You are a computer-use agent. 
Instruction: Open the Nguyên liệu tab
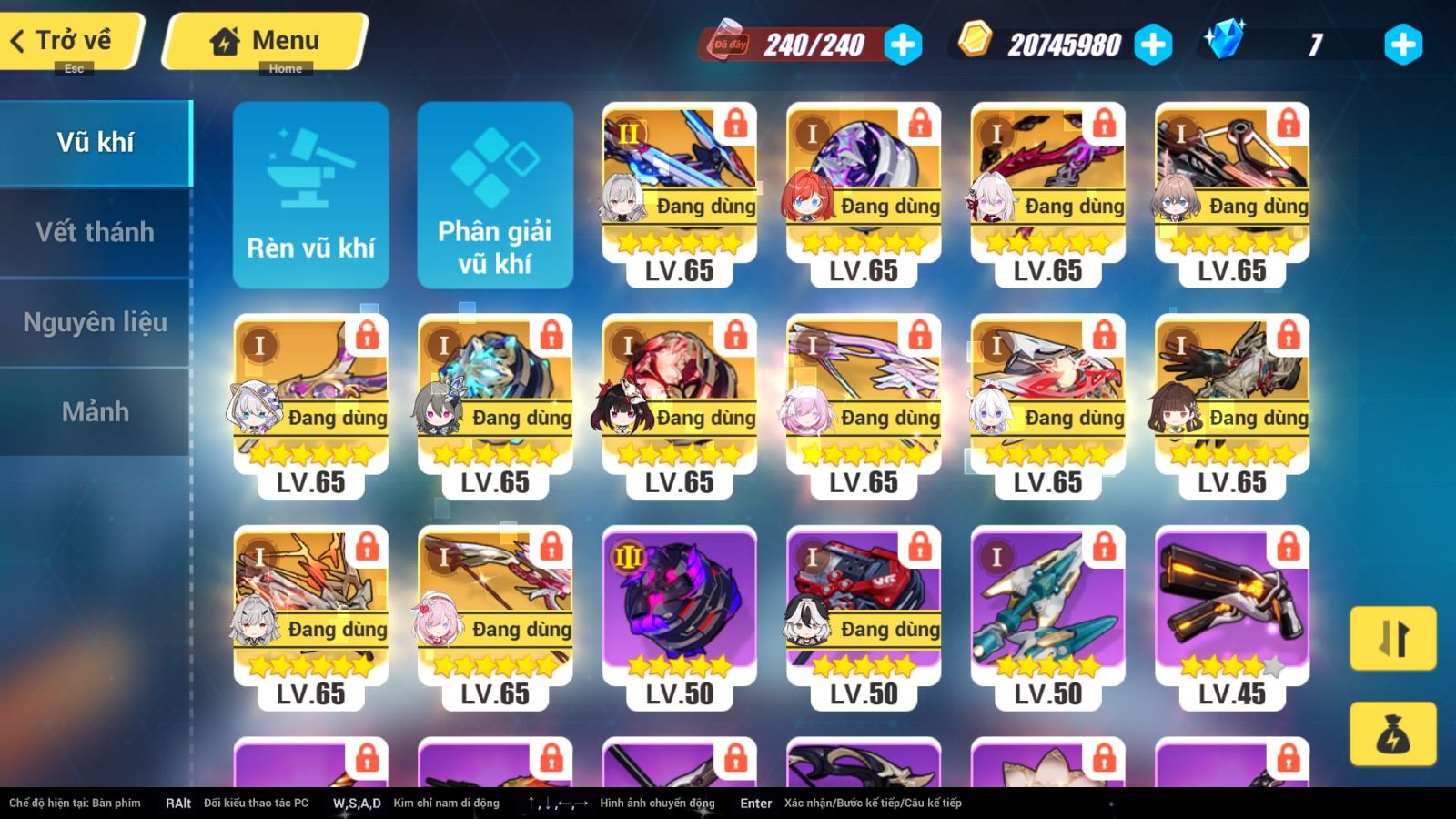[x=96, y=321]
